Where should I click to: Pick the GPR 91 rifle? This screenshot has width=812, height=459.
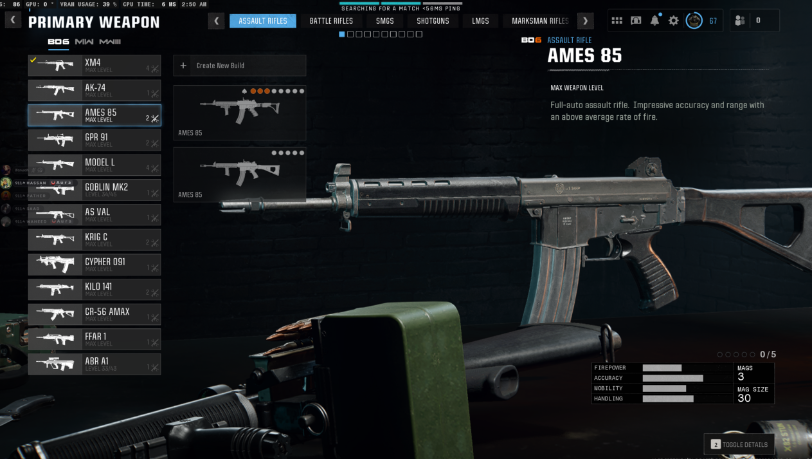(x=94, y=140)
